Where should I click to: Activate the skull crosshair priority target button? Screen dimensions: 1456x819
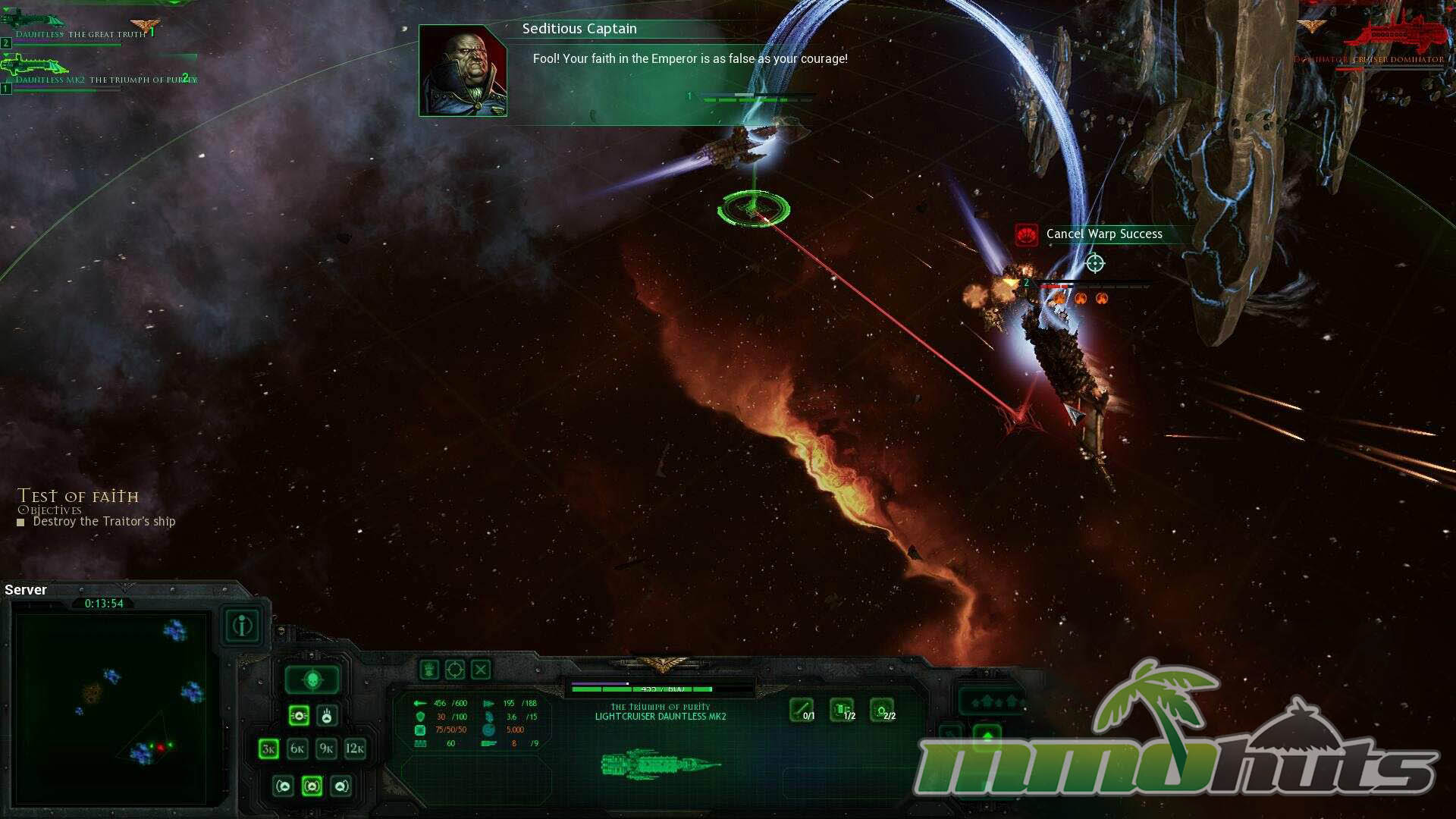tap(312, 680)
